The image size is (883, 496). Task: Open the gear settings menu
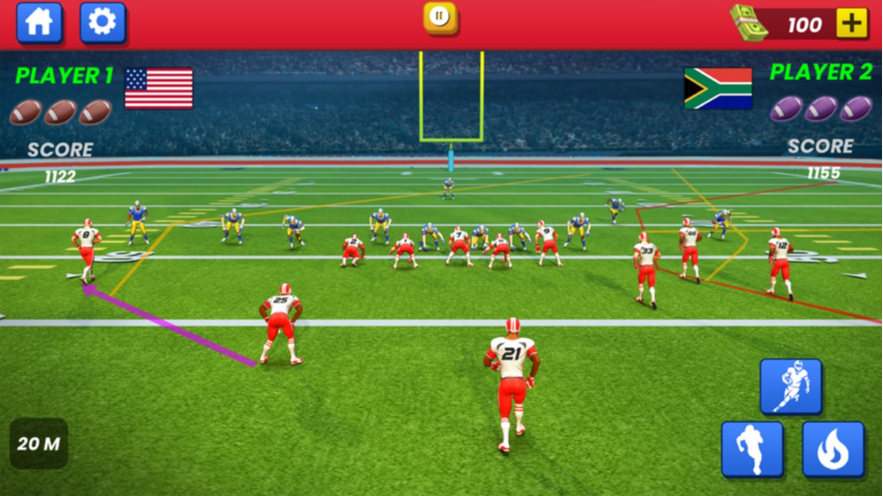(102, 22)
